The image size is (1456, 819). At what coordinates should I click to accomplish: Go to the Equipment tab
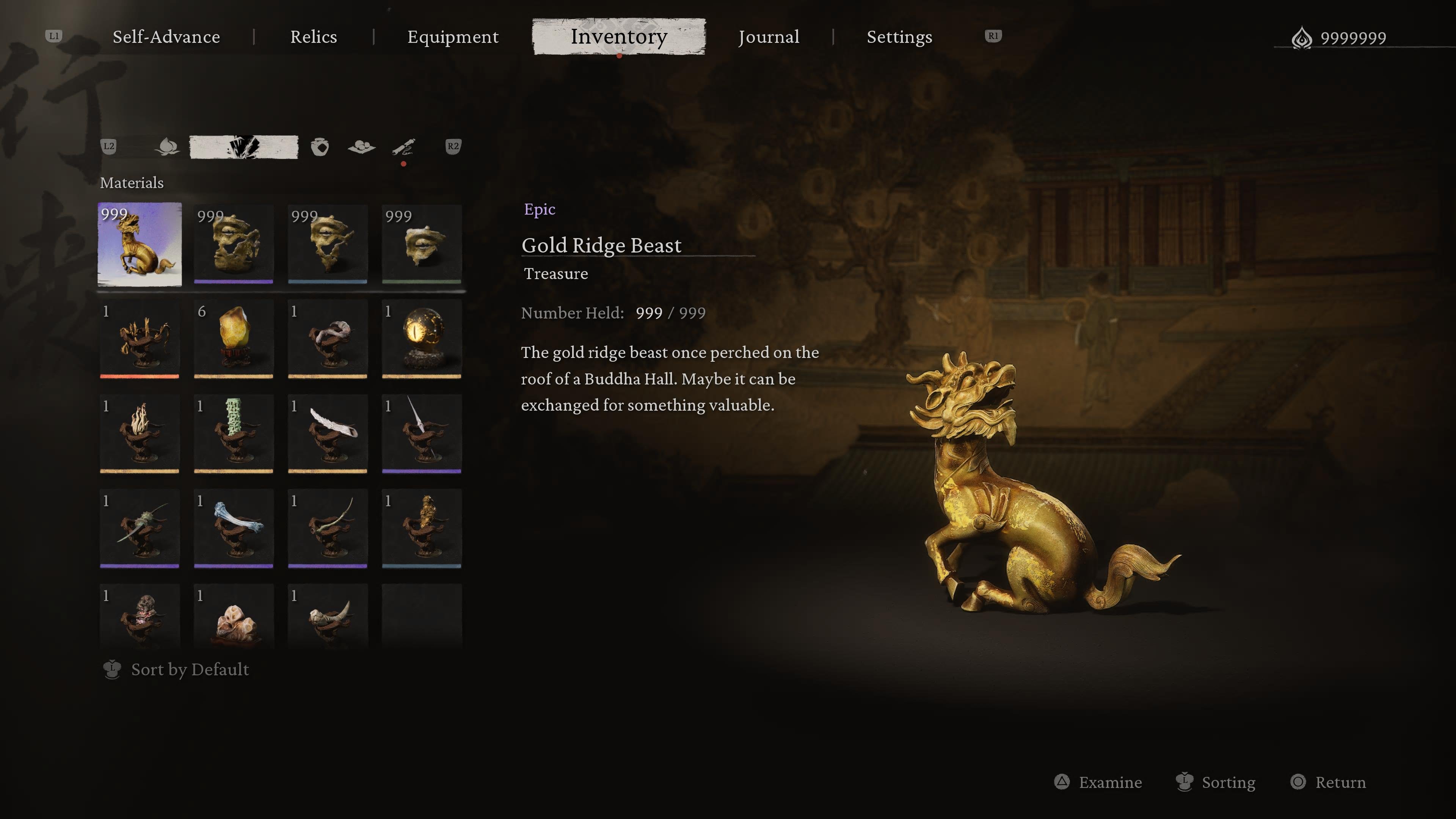pyautogui.click(x=453, y=37)
